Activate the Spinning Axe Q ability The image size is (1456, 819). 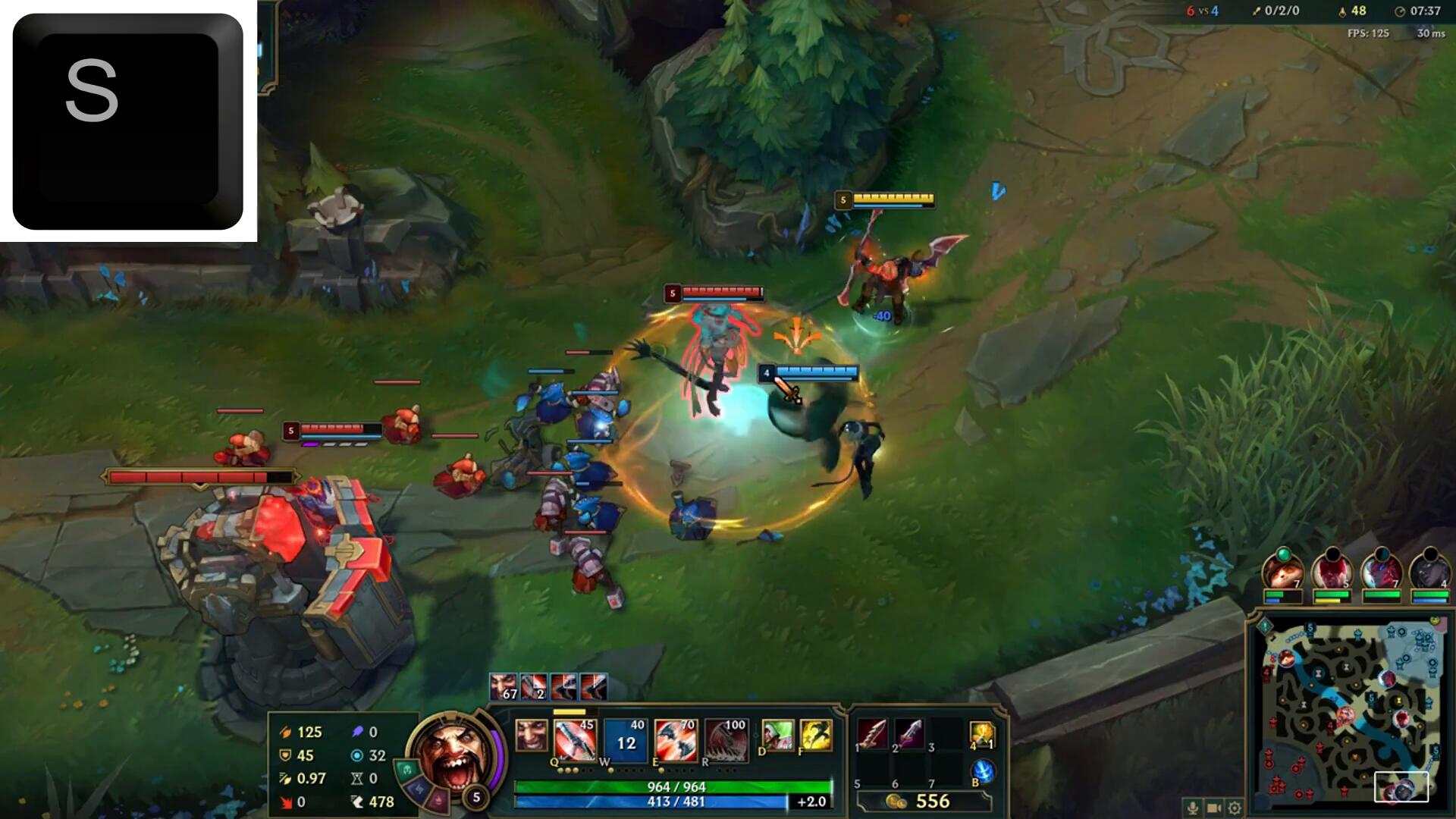pos(574,739)
